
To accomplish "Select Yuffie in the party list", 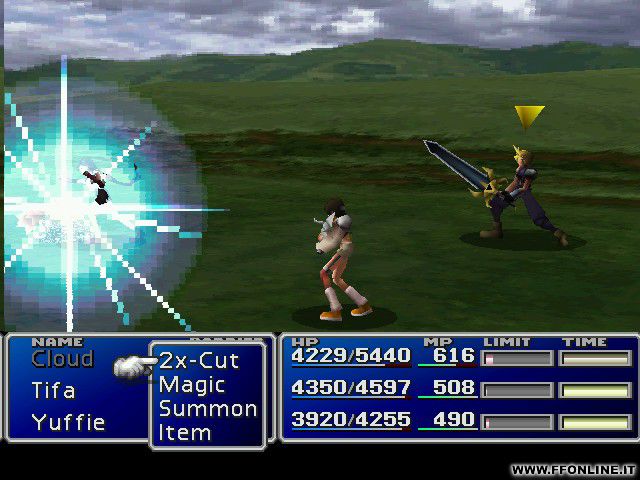I will 68,422.
